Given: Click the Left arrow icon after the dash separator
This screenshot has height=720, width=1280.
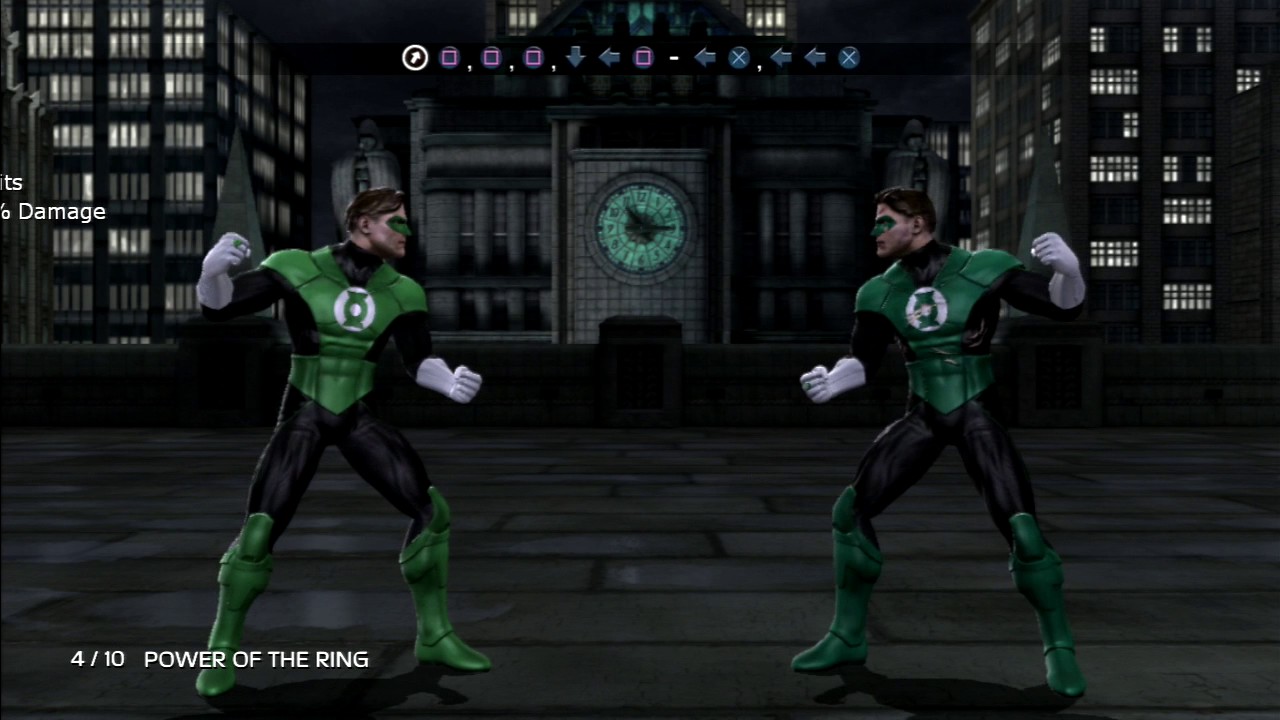Looking at the screenshot, I should [x=705, y=57].
